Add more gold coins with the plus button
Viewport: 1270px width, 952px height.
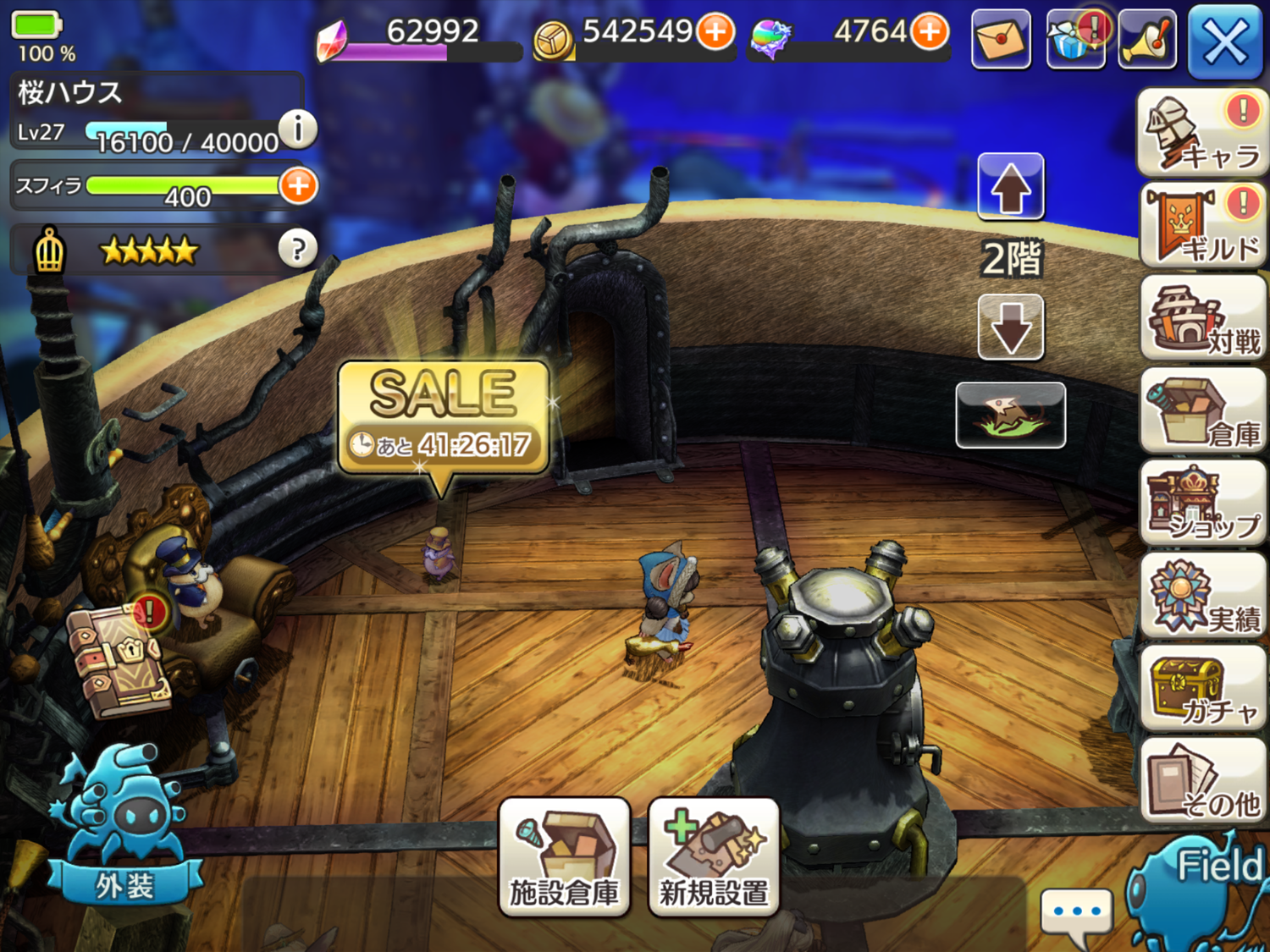coord(715,32)
